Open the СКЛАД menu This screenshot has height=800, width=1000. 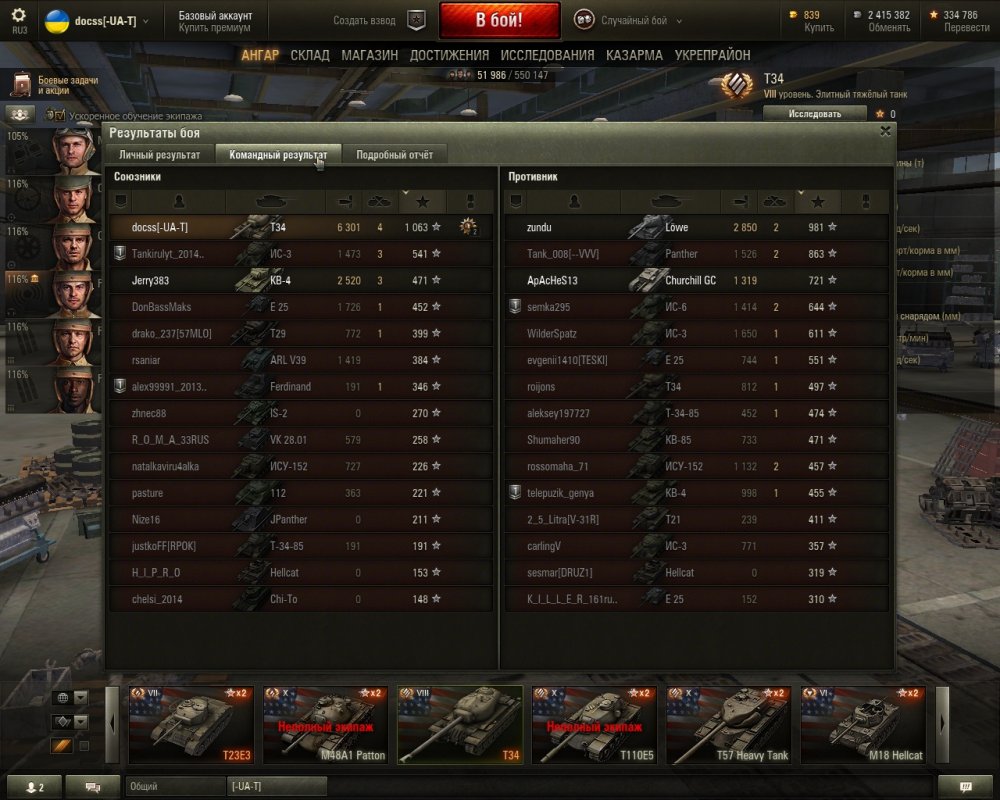310,55
